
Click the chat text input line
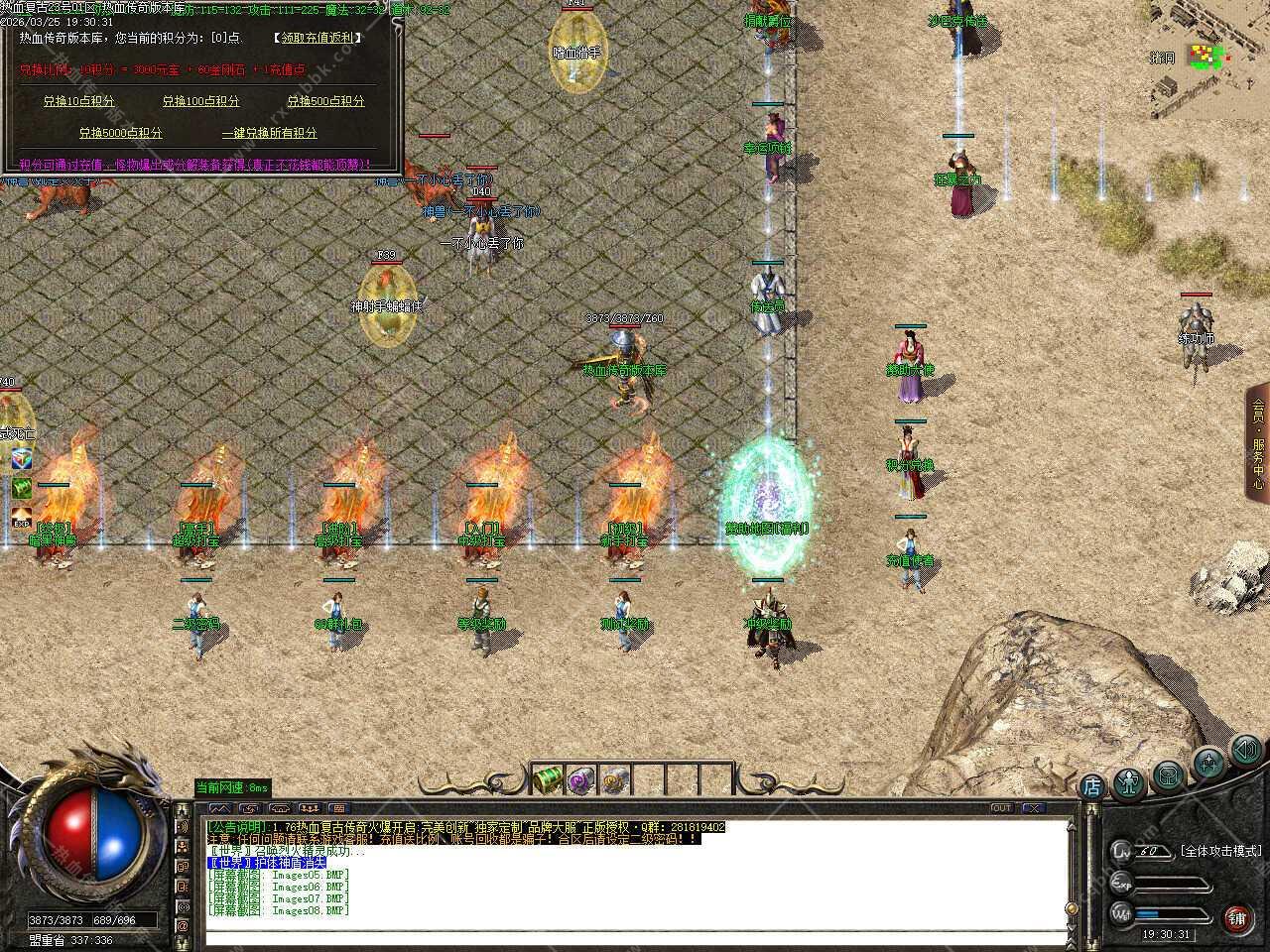[635, 936]
